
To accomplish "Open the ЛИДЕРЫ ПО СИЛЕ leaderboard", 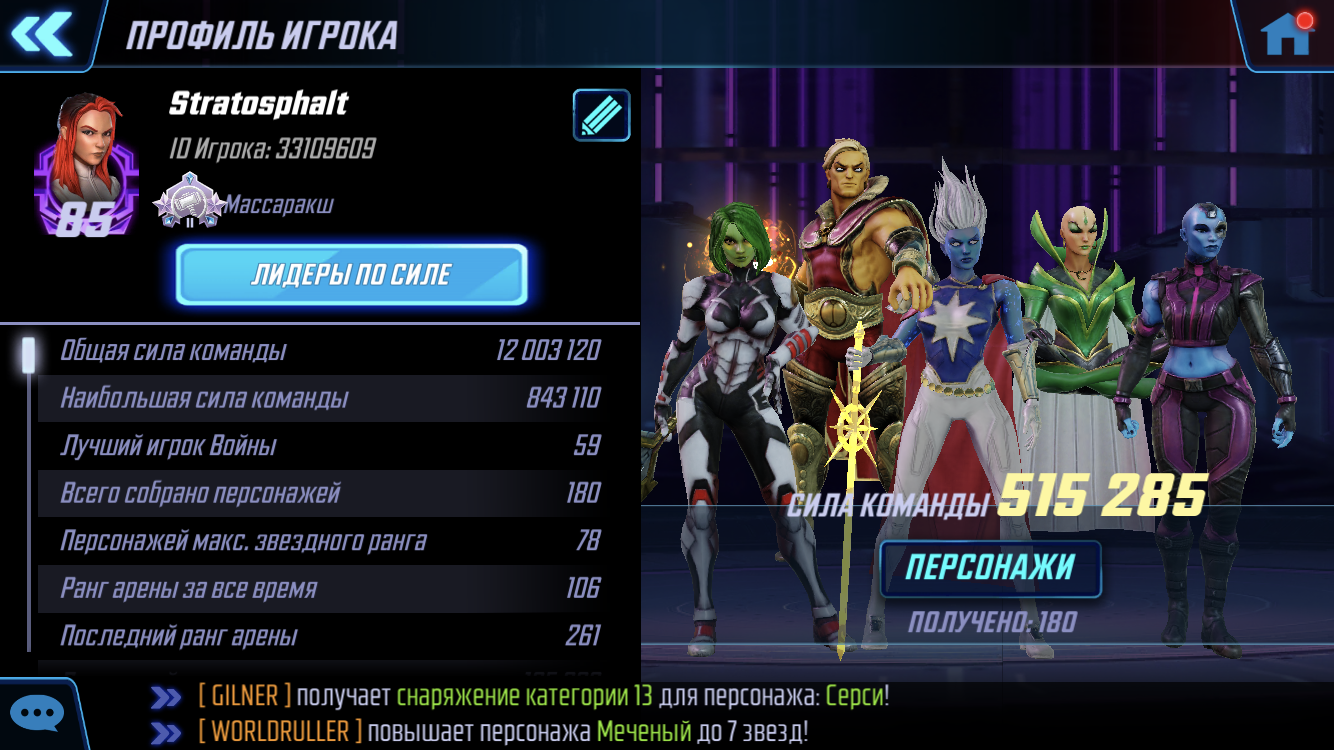I will click(351, 274).
